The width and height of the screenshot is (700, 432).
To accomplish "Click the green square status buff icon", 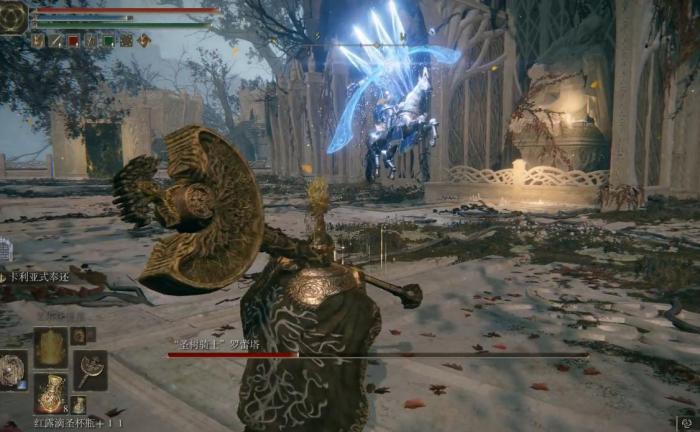I will [x=109, y=41].
